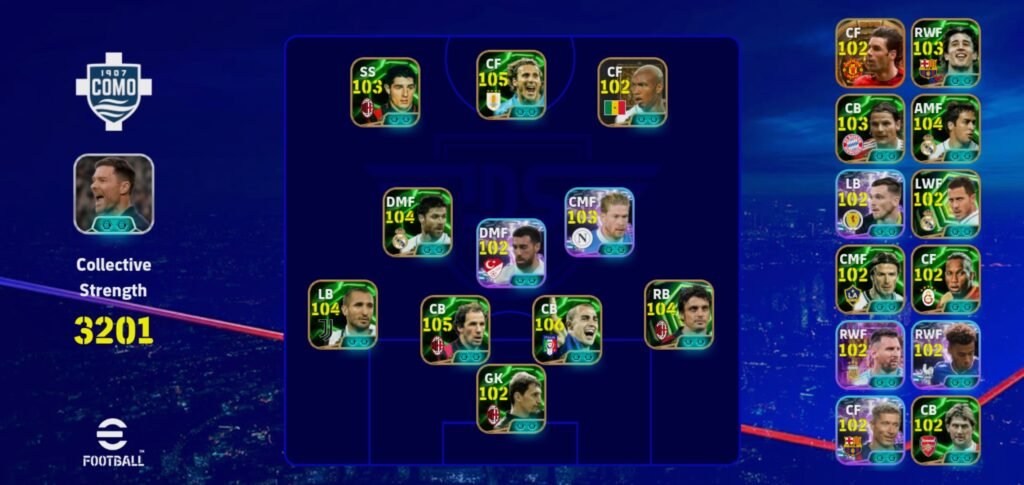The height and width of the screenshot is (485, 1024).
Task: Choose the GK 102 goalkeeper card
Action: 511,398
